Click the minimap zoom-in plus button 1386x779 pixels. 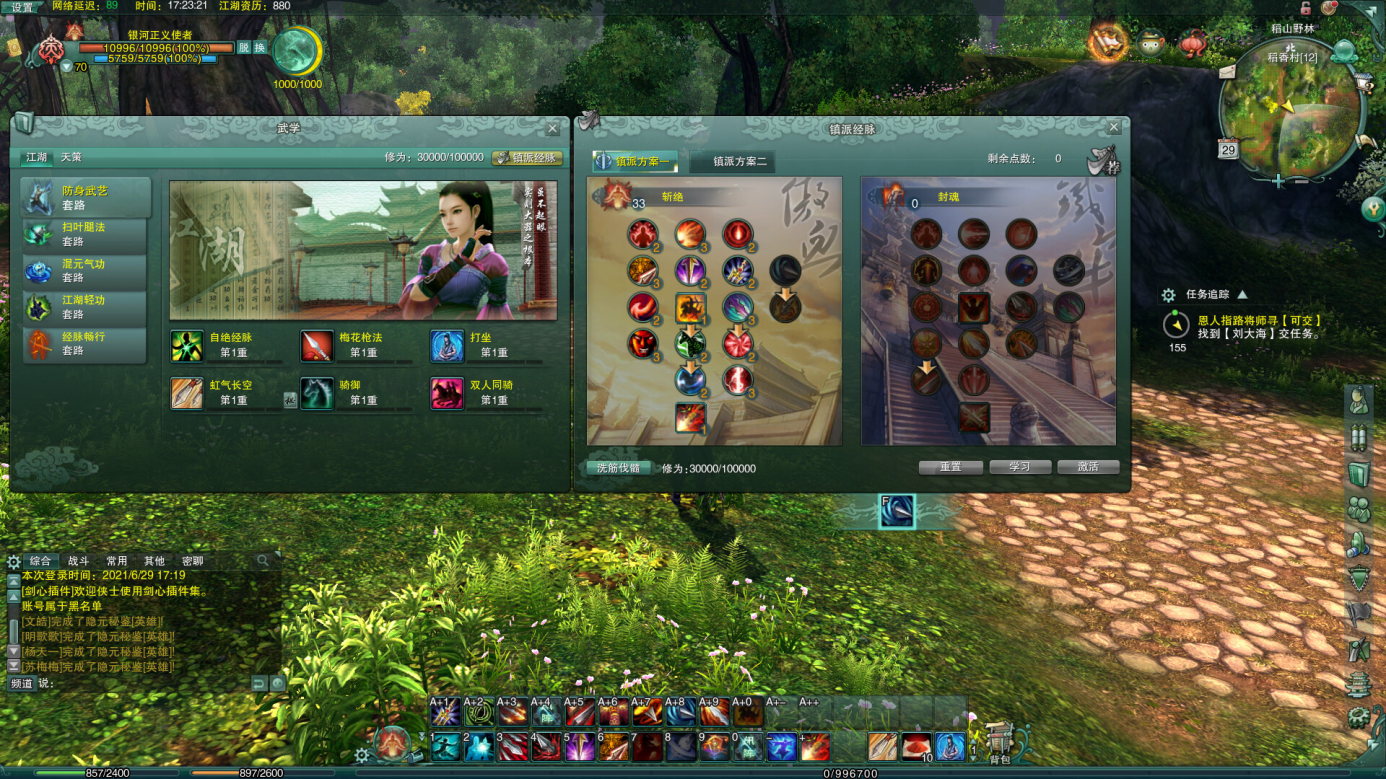(1278, 181)
